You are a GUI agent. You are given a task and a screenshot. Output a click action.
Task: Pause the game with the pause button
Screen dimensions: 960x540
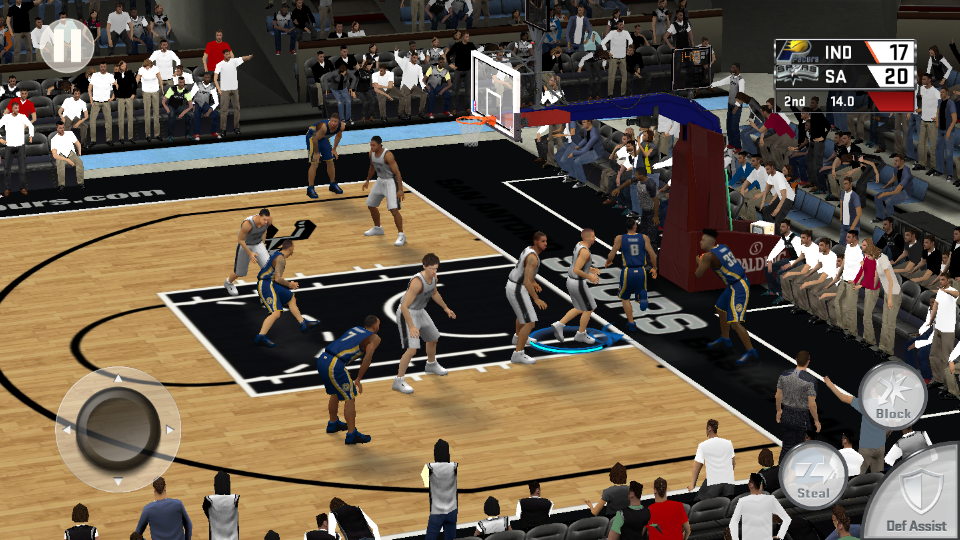tap(67, 45)
